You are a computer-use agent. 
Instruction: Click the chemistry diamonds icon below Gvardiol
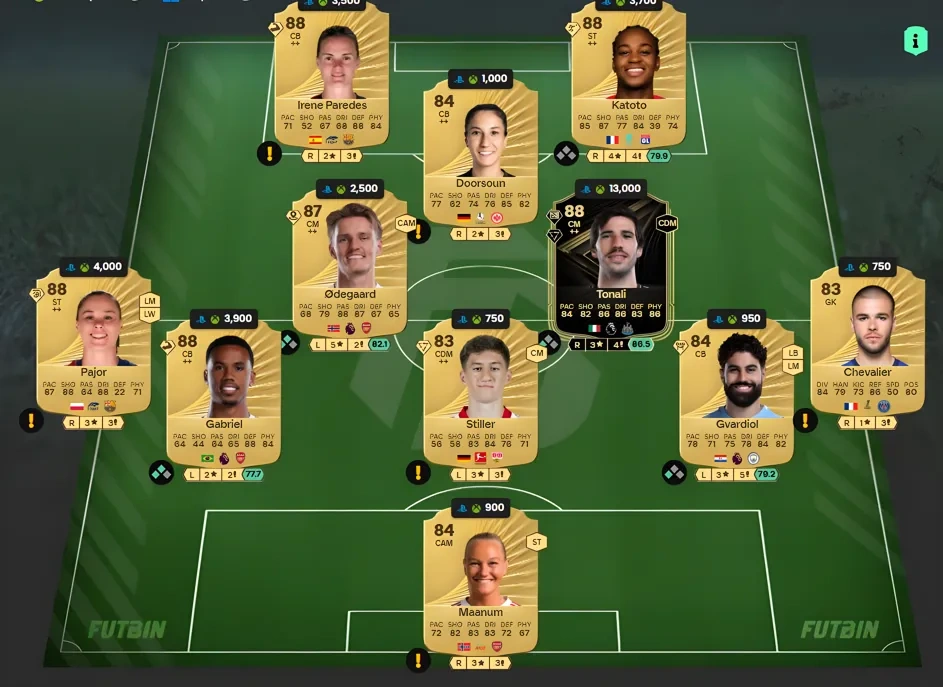(675, 471)
